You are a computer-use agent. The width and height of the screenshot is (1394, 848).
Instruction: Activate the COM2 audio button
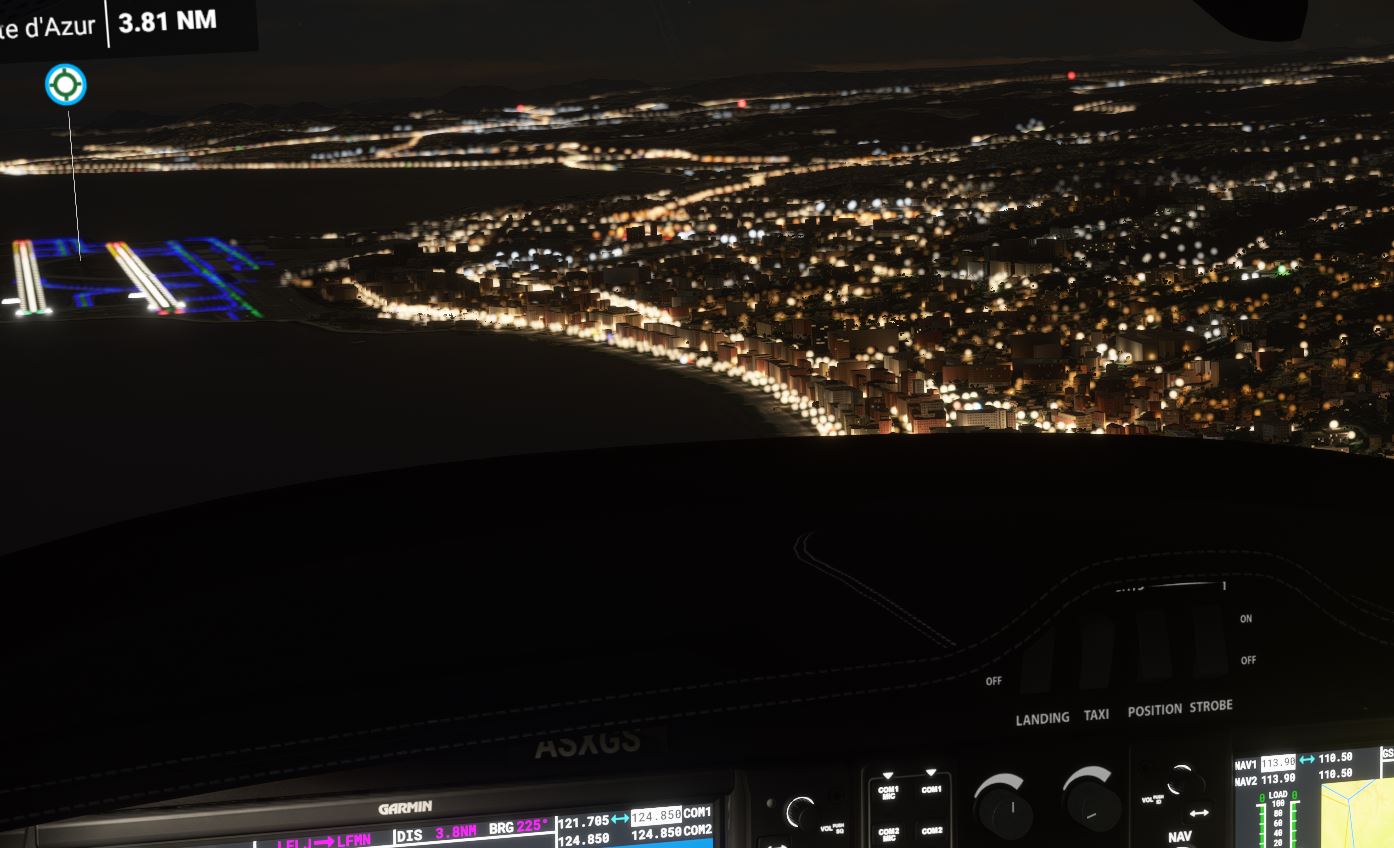(931, 830)
